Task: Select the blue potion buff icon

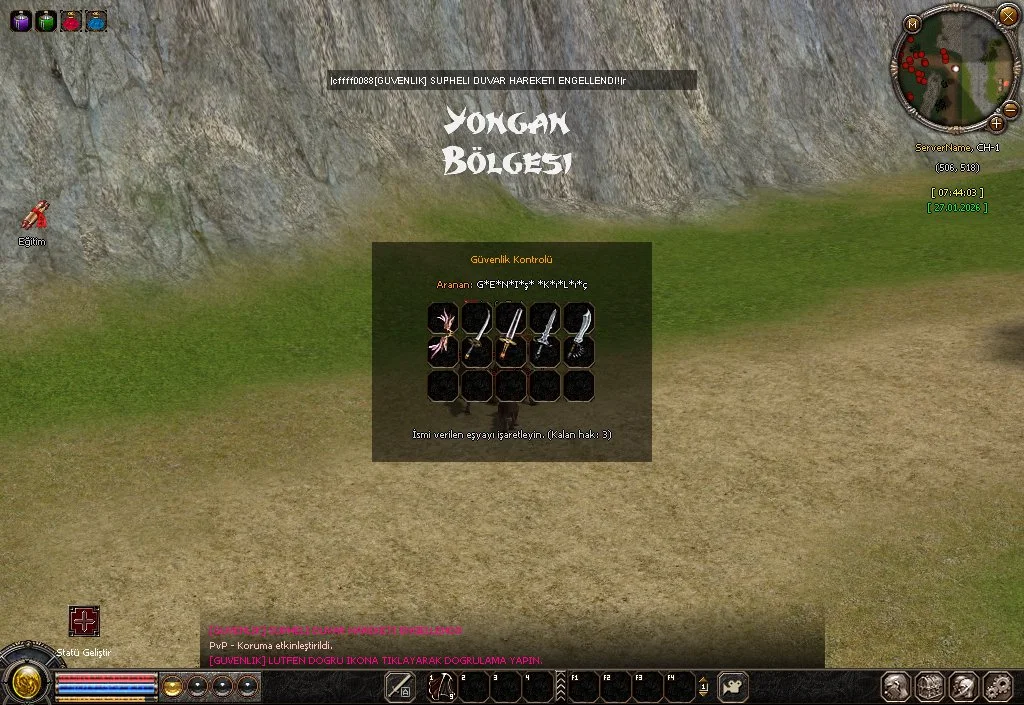Action: point(96,20)
